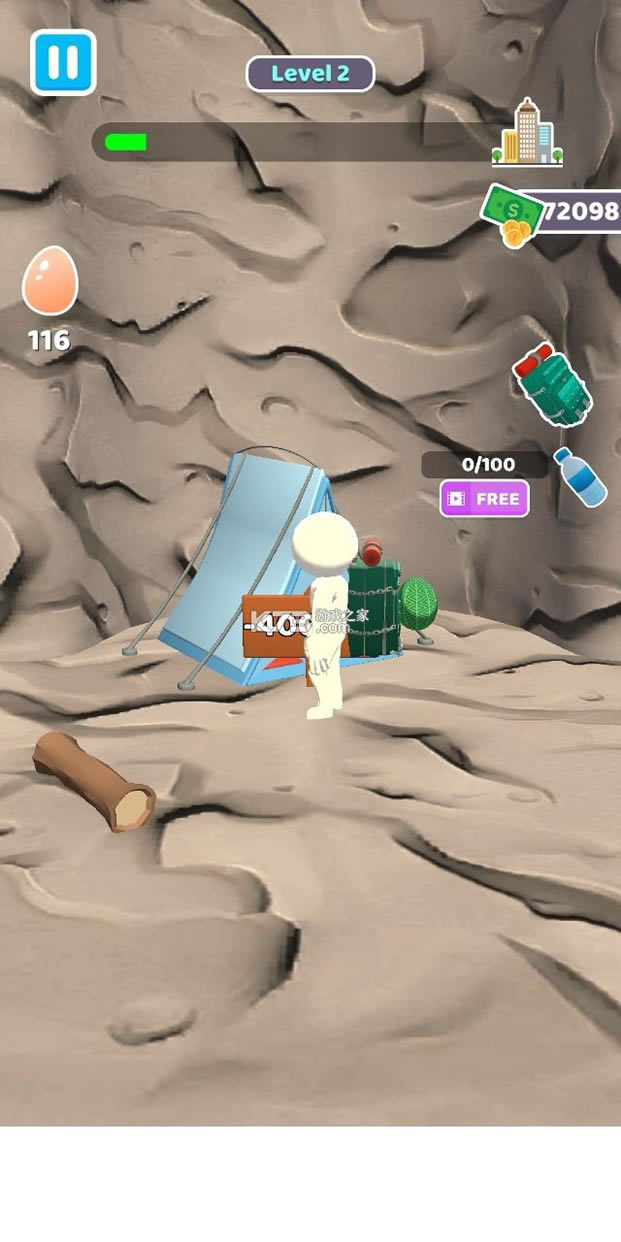This screenshot has width=621, height=1242.
Task: Tap the purple FREE video button
Action: coord(485,498)
